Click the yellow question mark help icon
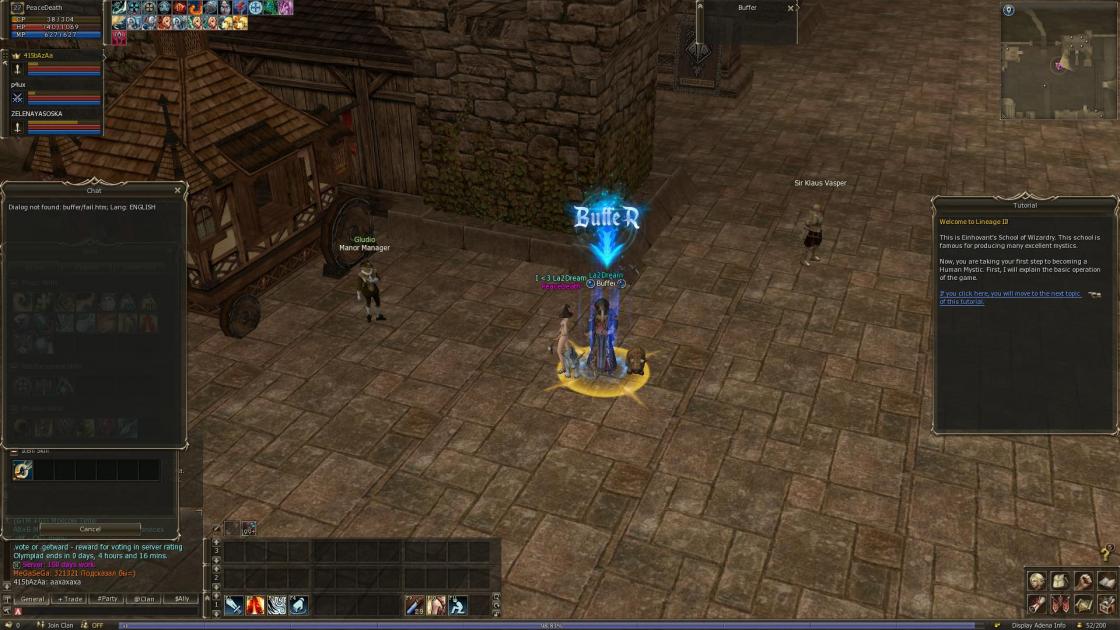1120x630 pixels. 1106,552
